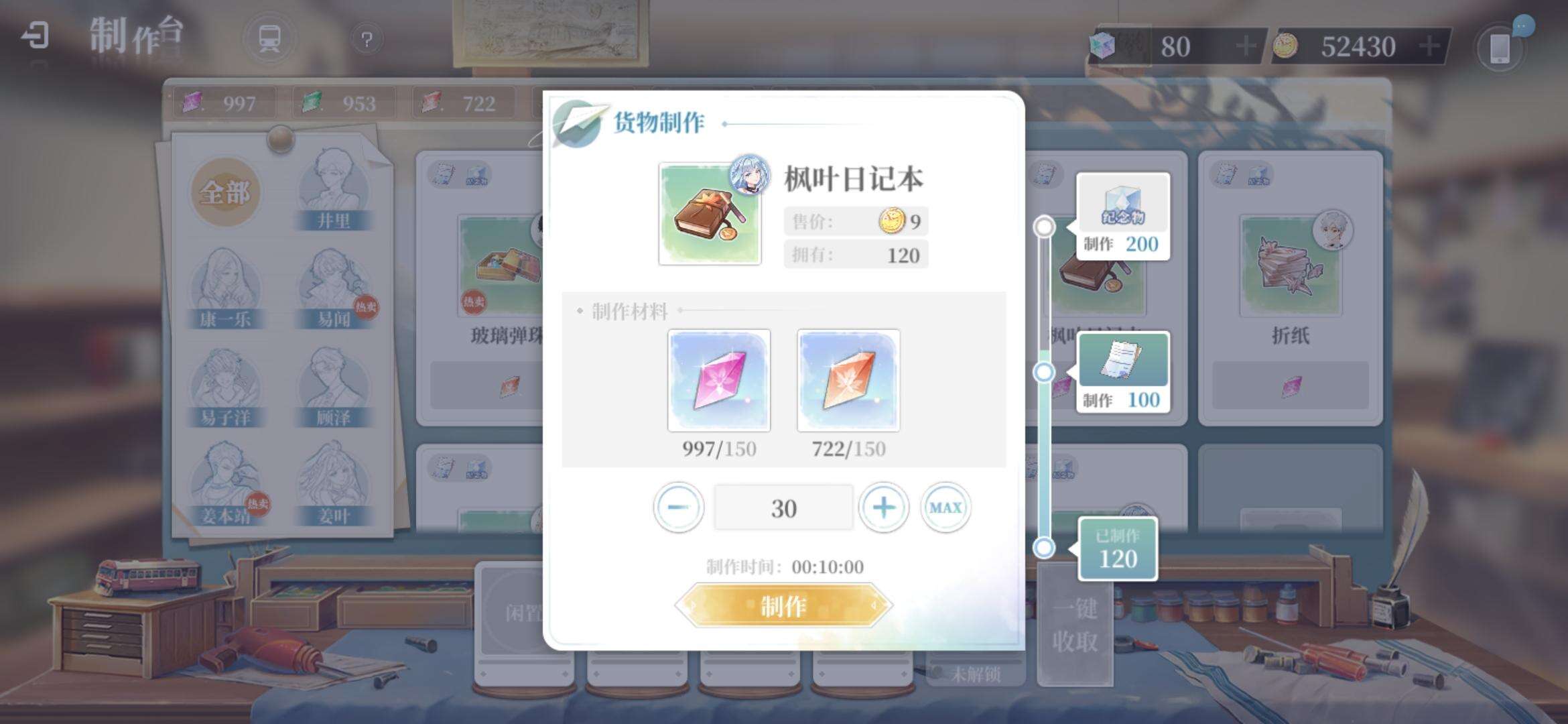
Task: Open the train icon button
Action: coord(269,39)
